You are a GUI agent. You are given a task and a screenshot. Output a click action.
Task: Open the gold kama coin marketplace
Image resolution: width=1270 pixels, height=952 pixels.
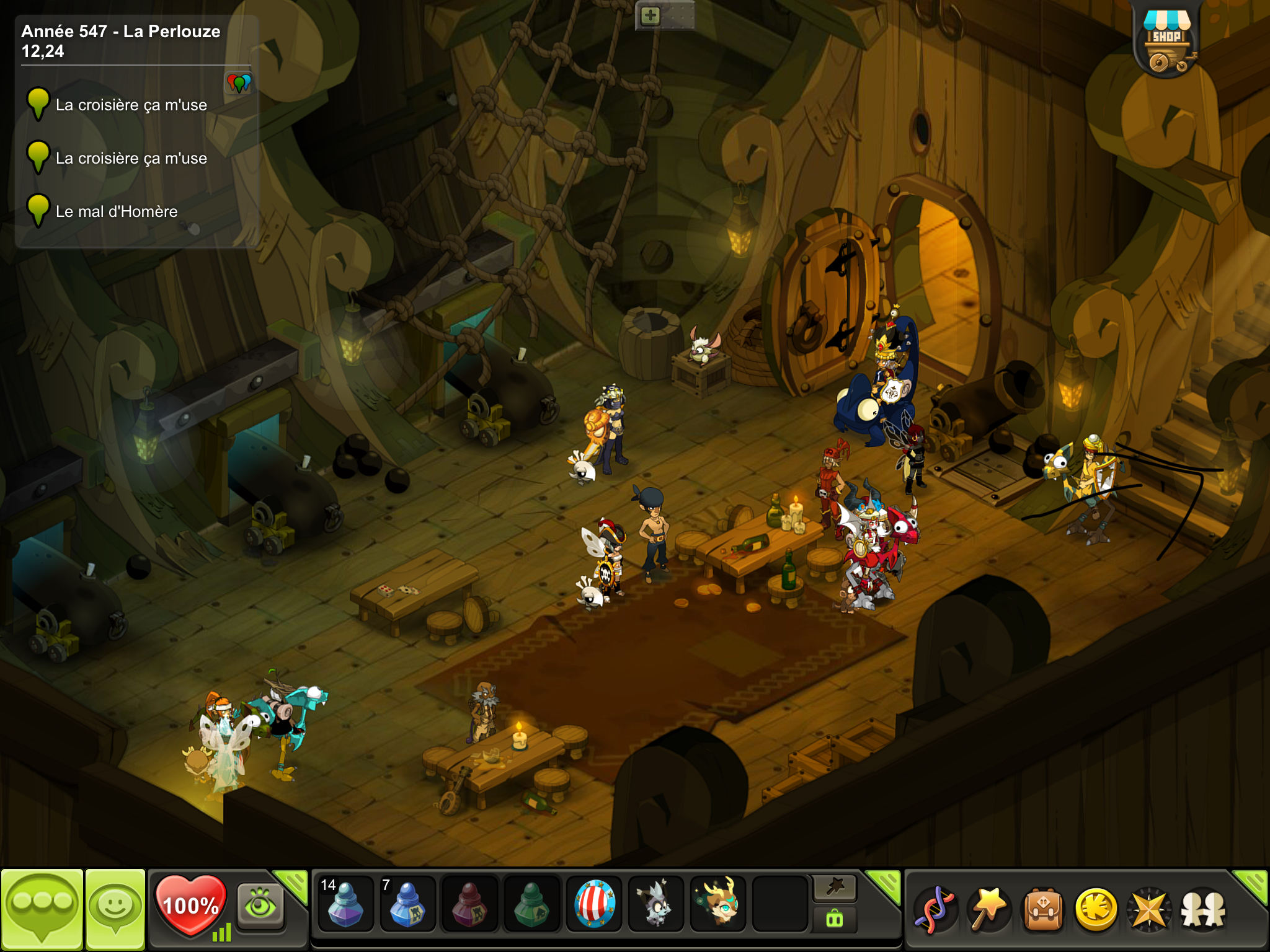point(1096,910)
